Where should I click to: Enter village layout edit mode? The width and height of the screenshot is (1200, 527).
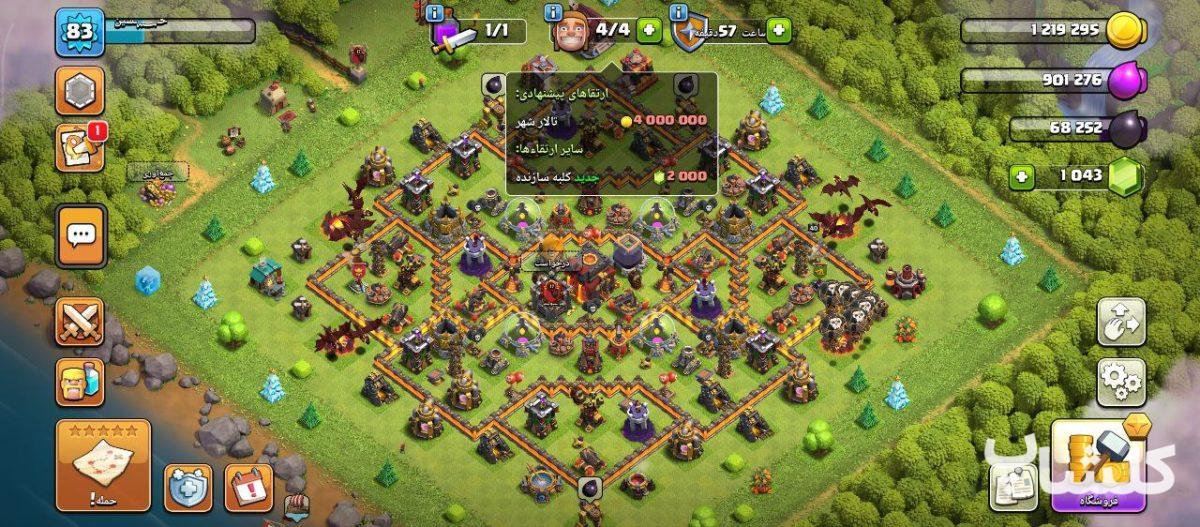coord(1120,320)
